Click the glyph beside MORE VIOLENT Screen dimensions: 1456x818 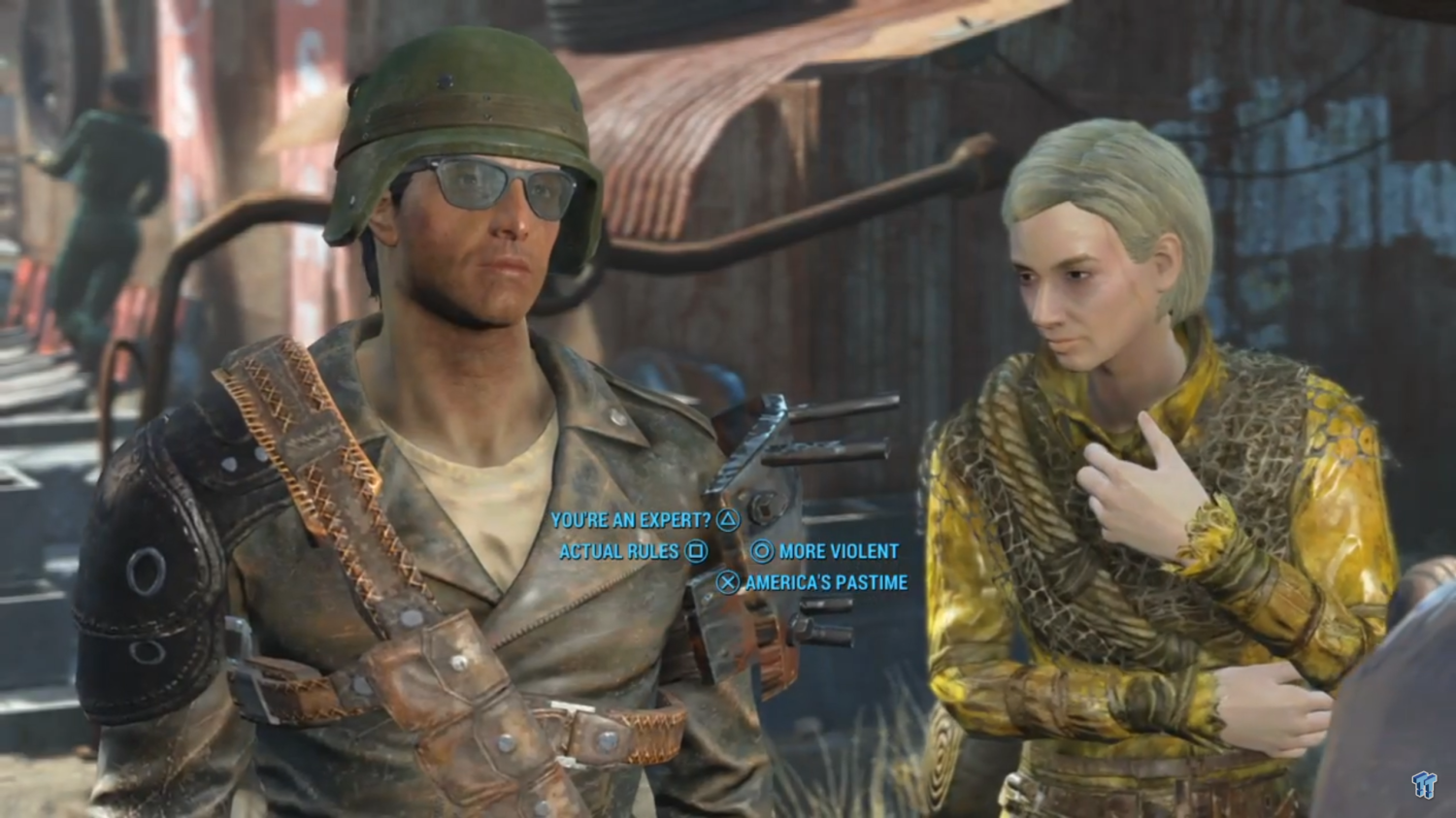pyautogui.click(x=762, y=551)
